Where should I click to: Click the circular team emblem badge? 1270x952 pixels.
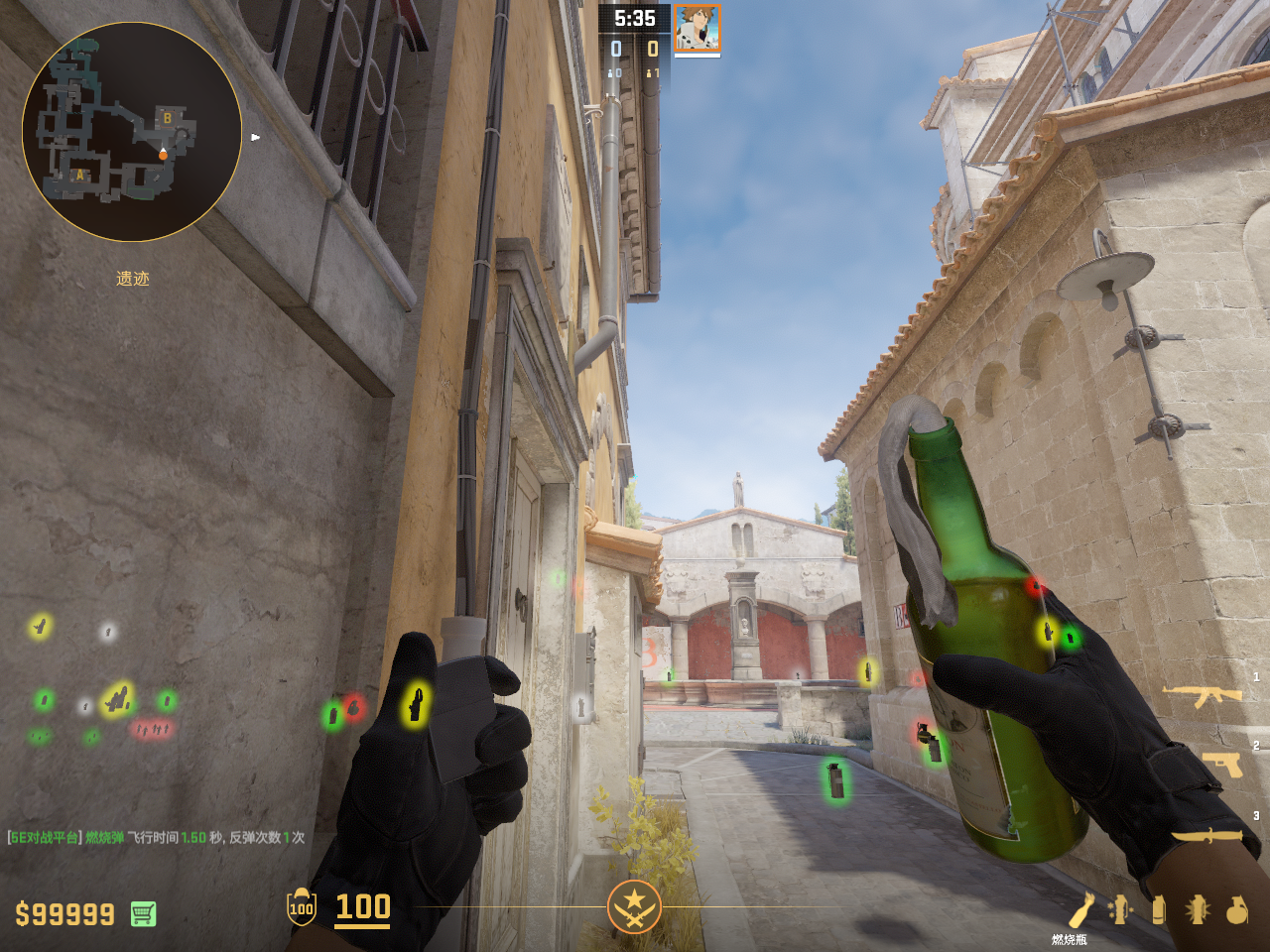click(634, 906)
